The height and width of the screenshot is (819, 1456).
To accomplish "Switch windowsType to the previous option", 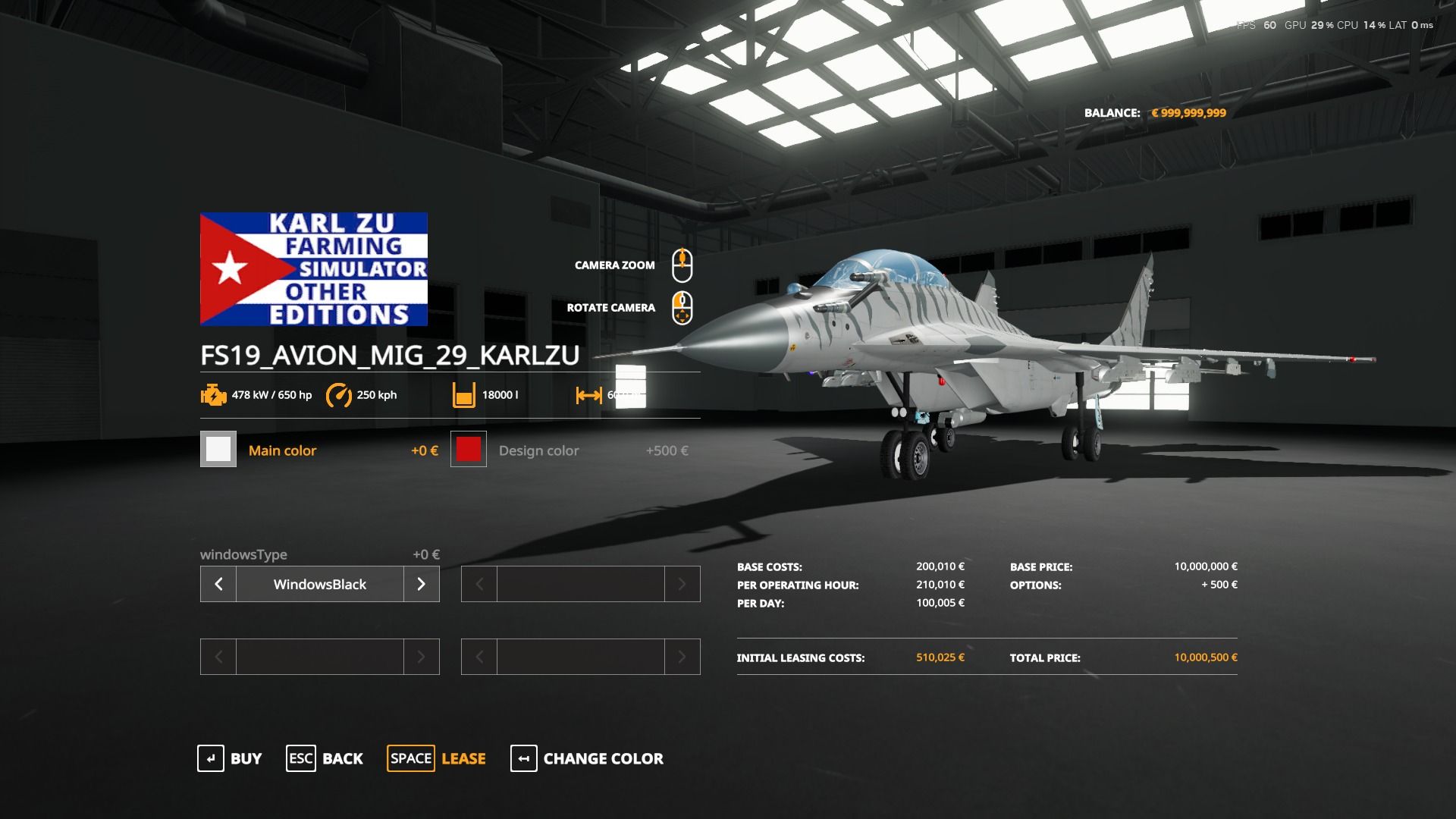I will [x=218, y=584].
